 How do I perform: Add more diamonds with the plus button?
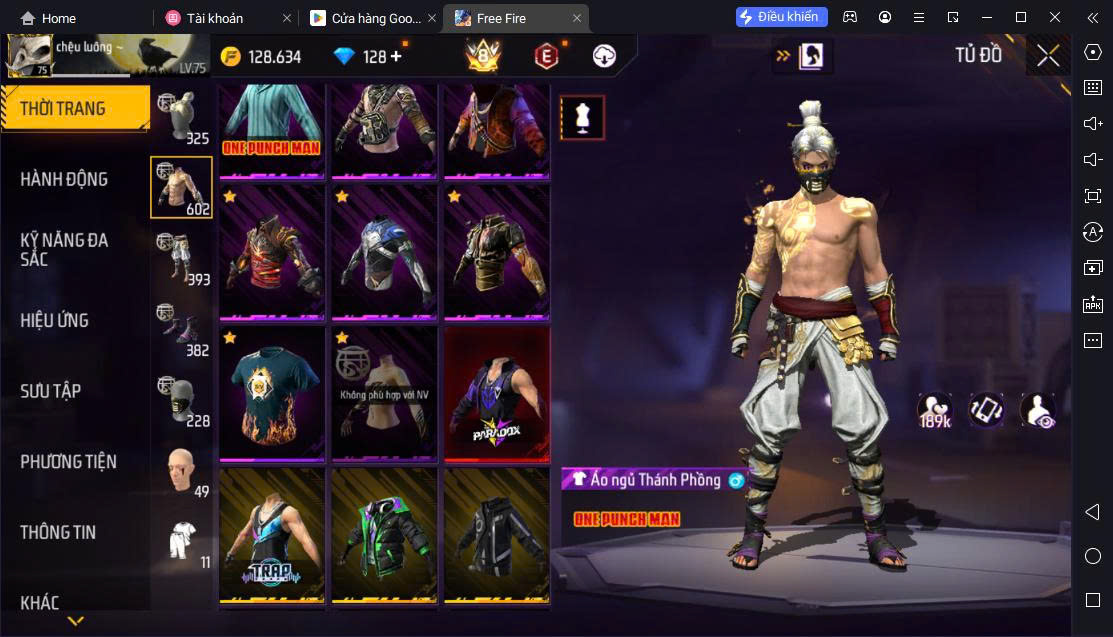(x=396, y=56)
